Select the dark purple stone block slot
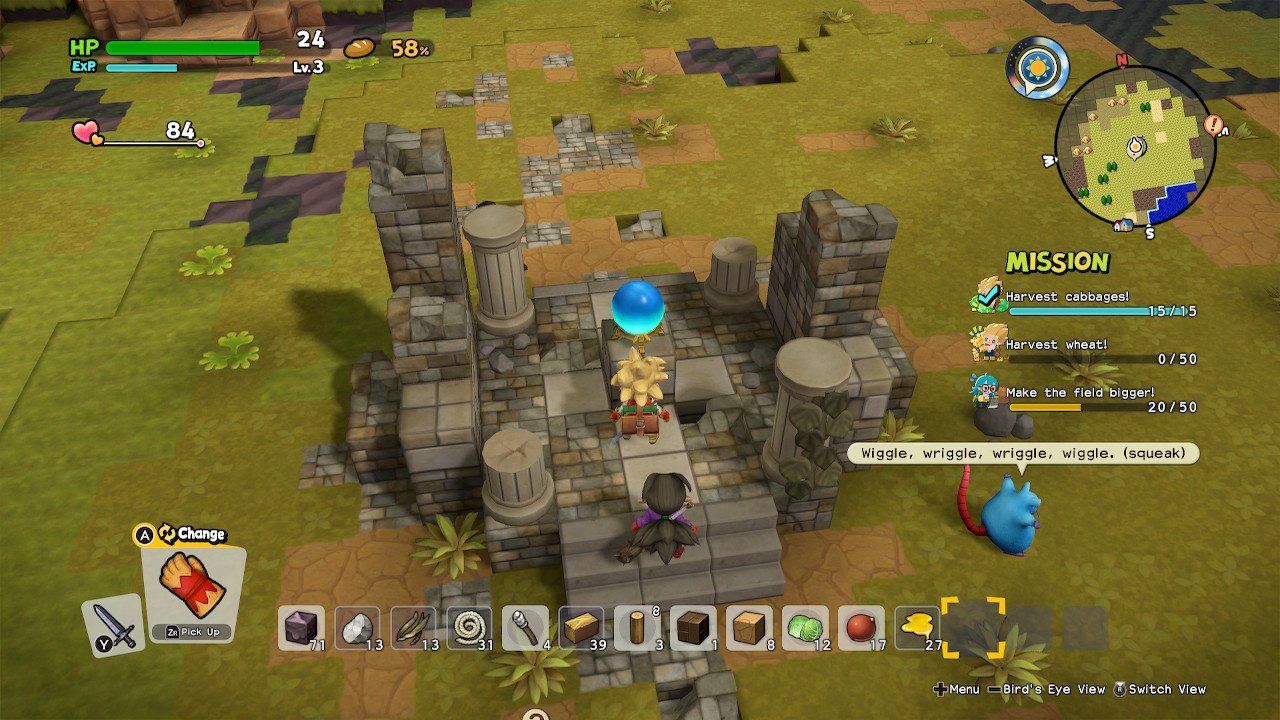The image size is (1280, 720). tap(301, 628)
